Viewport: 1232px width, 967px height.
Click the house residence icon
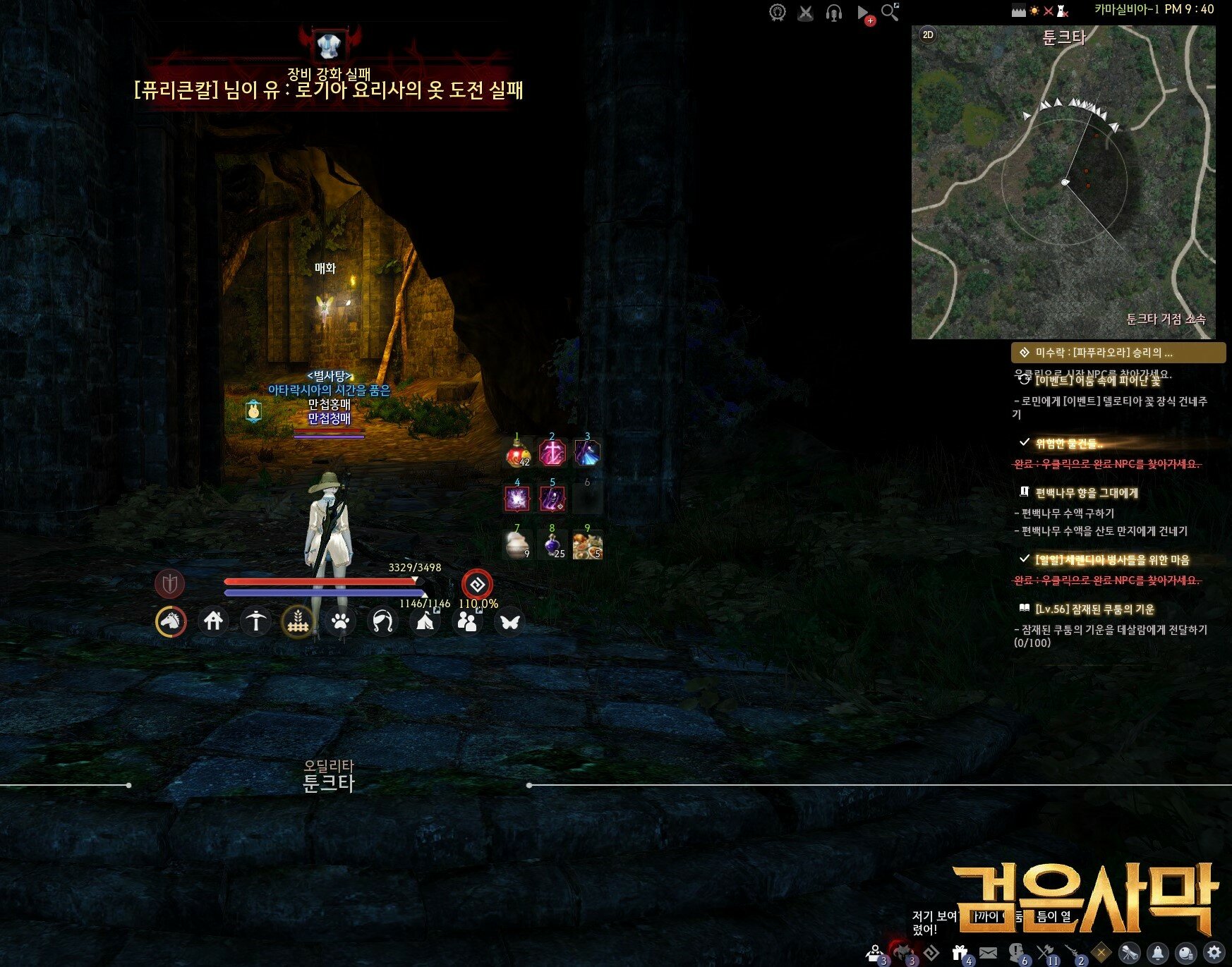[213, 621]
